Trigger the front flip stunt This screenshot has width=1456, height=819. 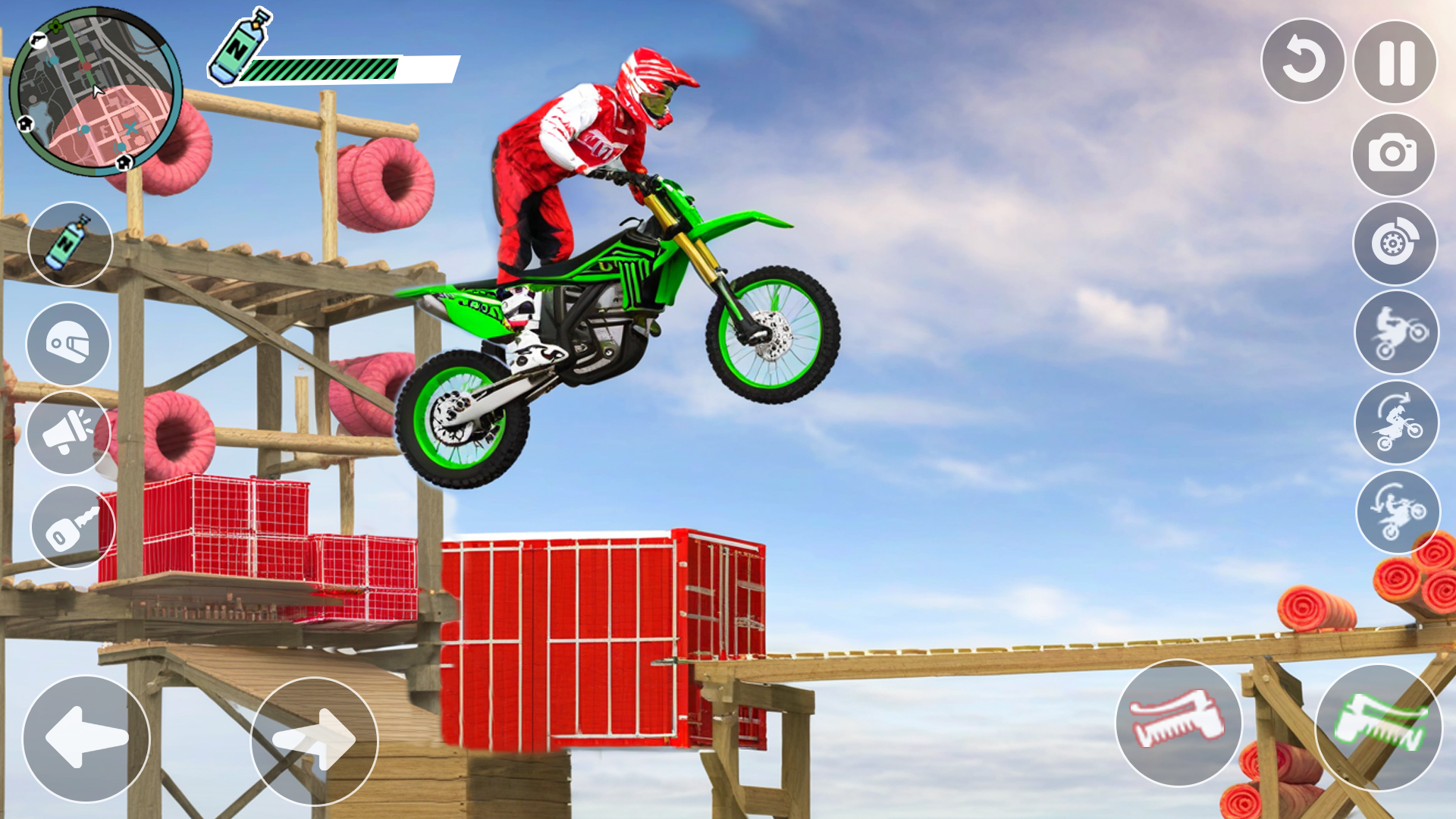click(1398, 423)
